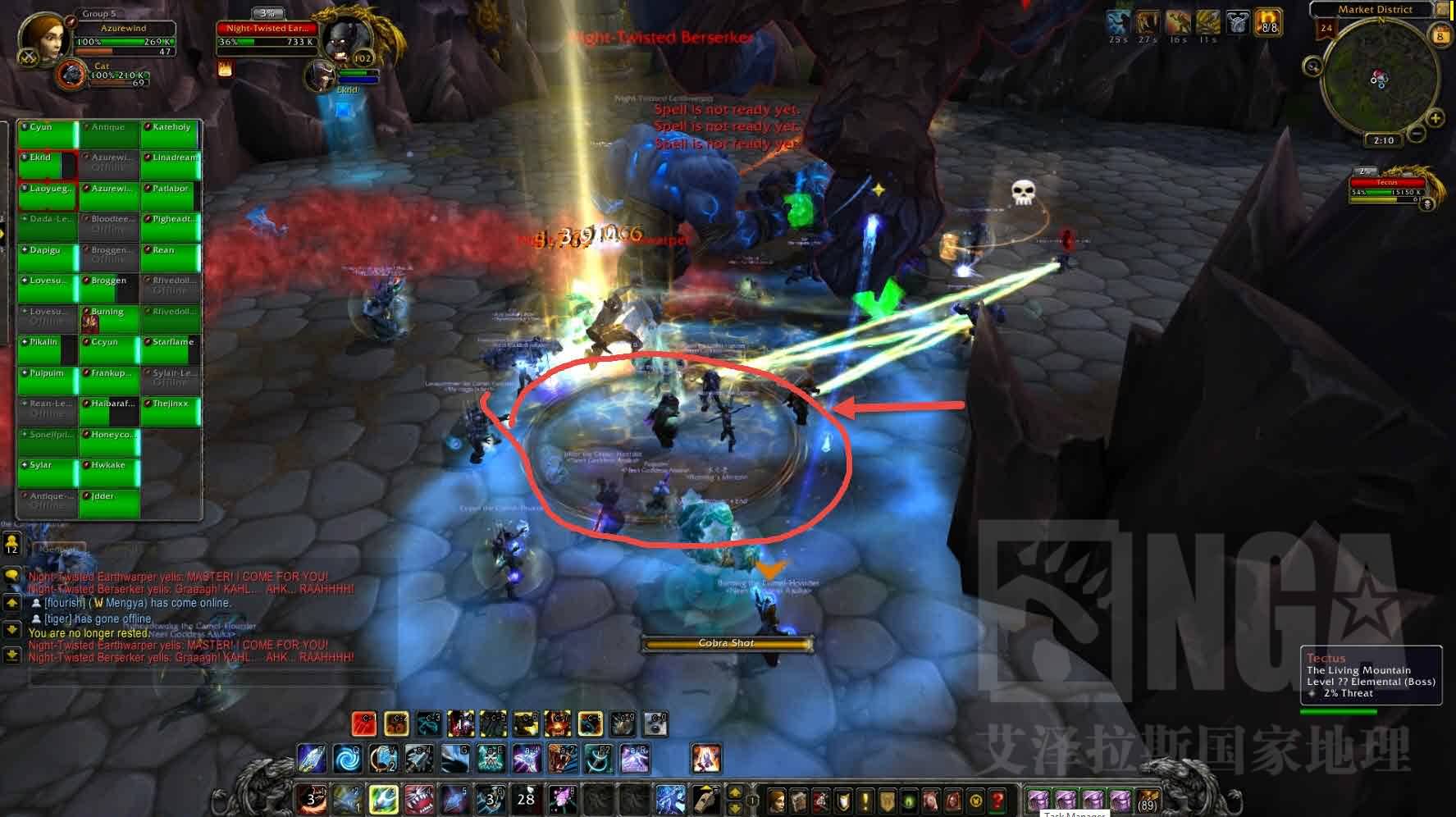1456x817 pixels.
Task: Click the action bar page up arrow
Action: coord(735,792)
